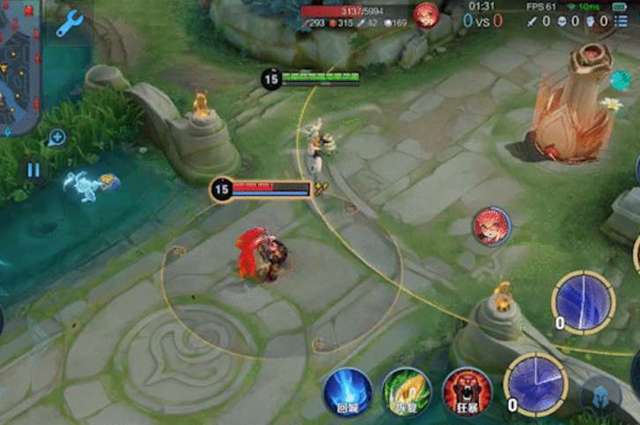Tap the teal gem icon at right edge
Image resolution: width=640 pixels, height=425 pixels.
[x=621, y=80]
